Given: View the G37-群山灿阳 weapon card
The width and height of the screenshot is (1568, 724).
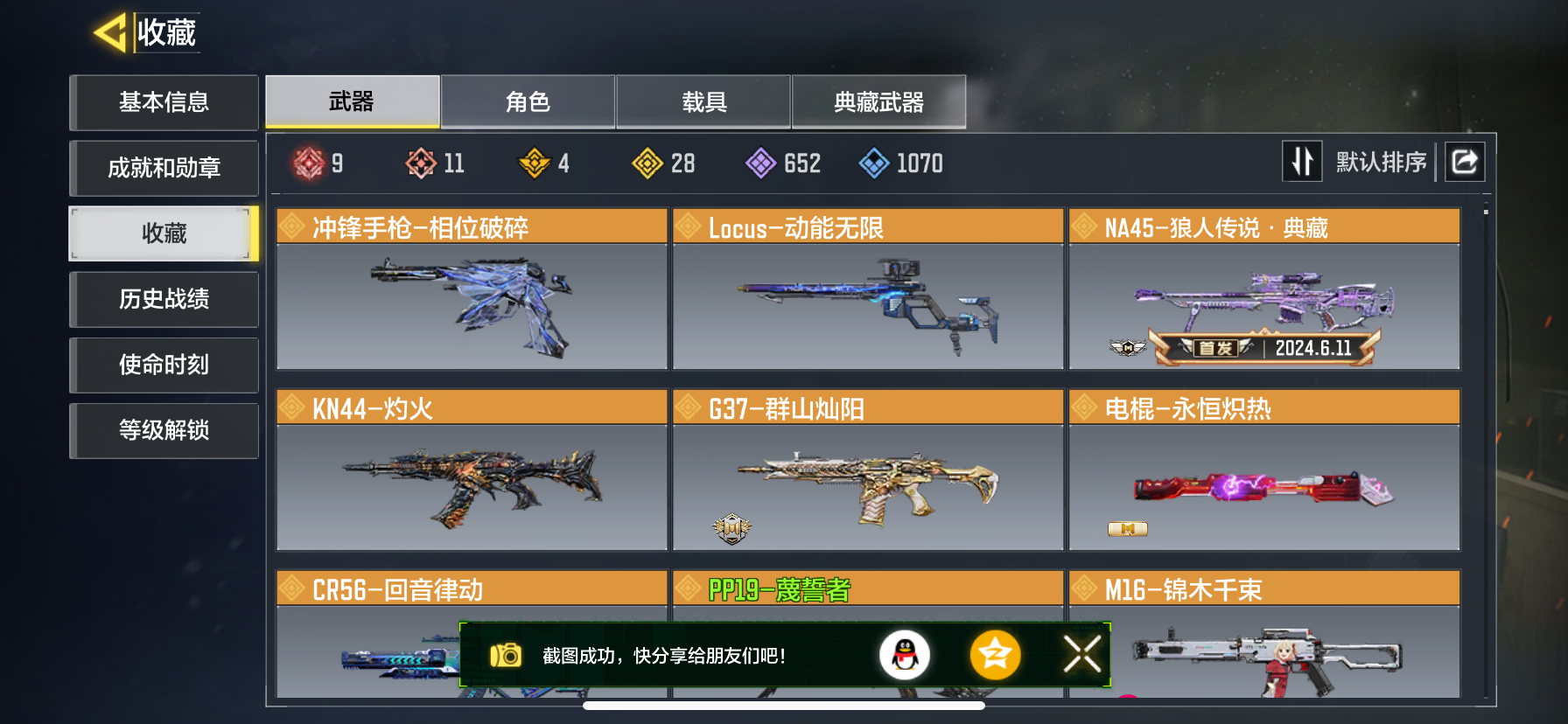Looking at the screenshot, I should (868, 470).
